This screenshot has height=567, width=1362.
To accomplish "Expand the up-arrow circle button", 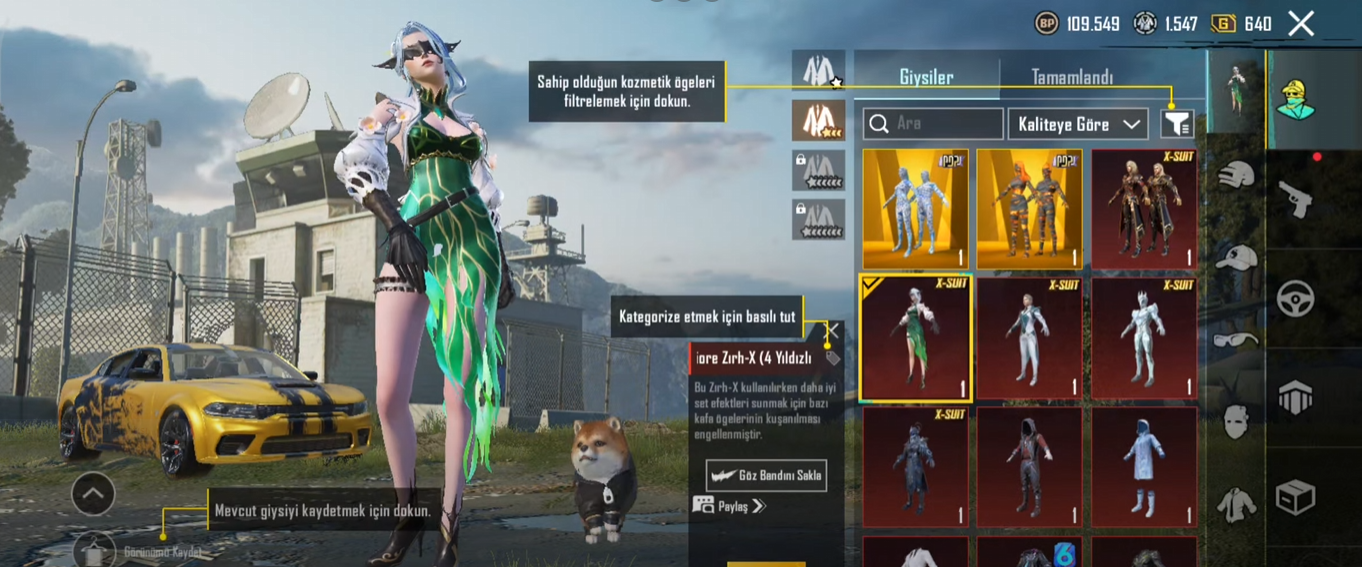I will pos(93,494).
